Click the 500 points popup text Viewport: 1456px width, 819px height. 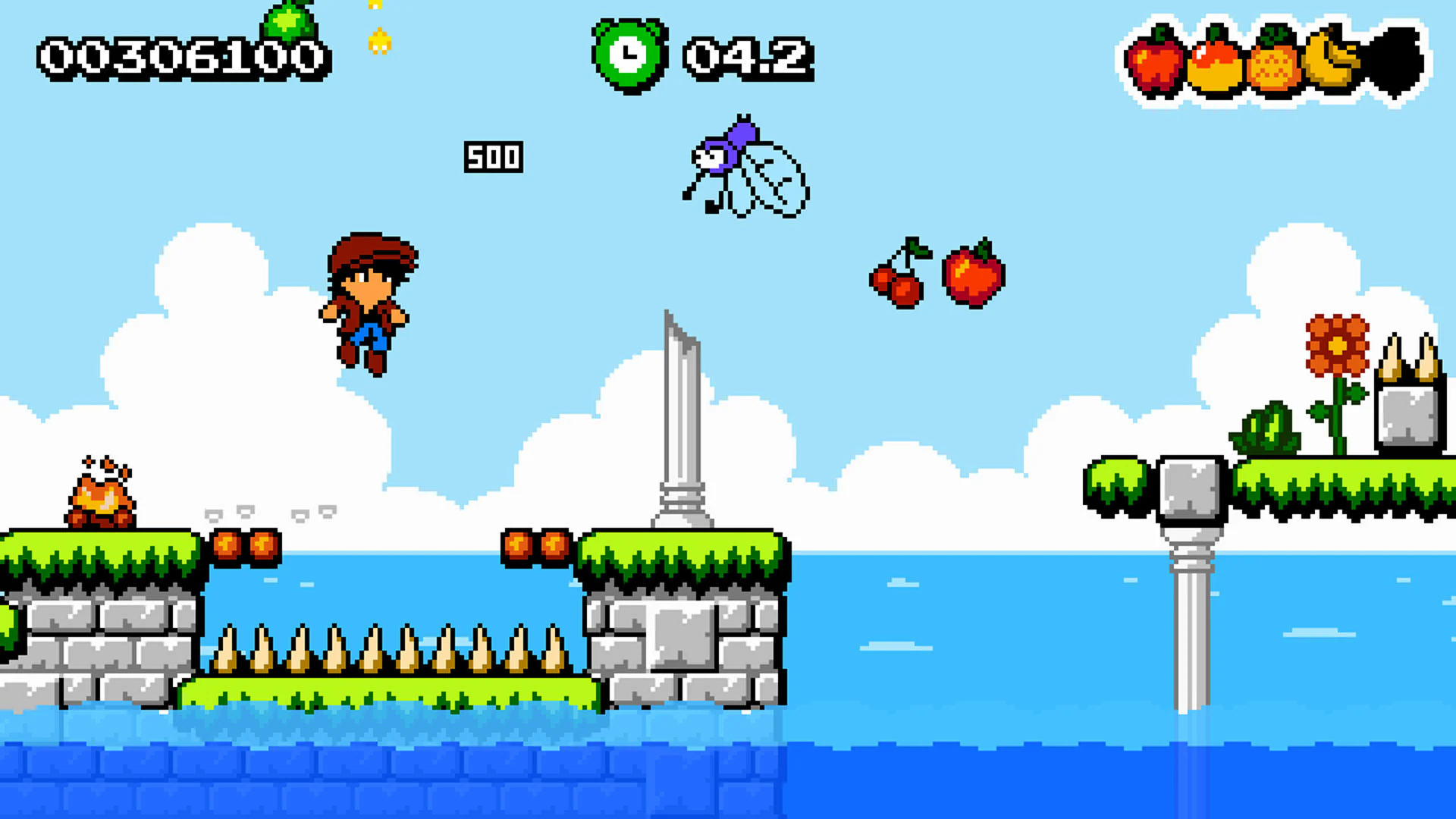(493, 158)
